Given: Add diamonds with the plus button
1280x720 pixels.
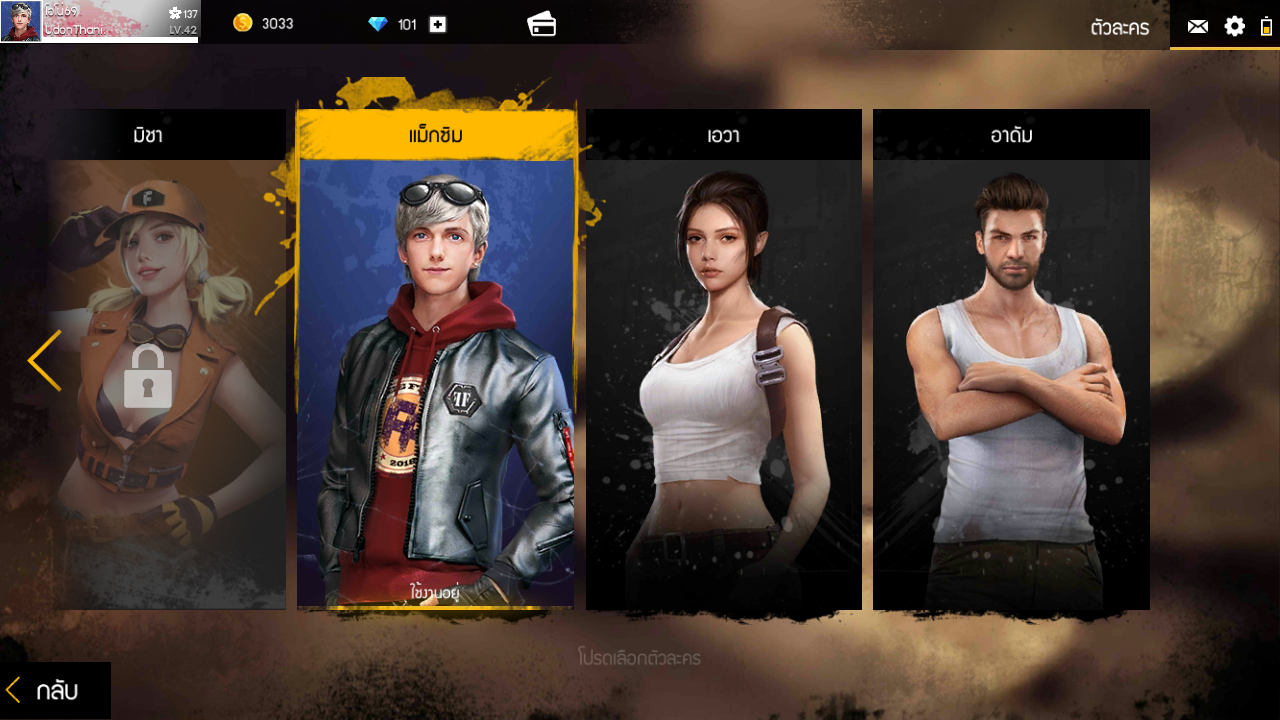Looking at the screenshot, I should point(437,24).
